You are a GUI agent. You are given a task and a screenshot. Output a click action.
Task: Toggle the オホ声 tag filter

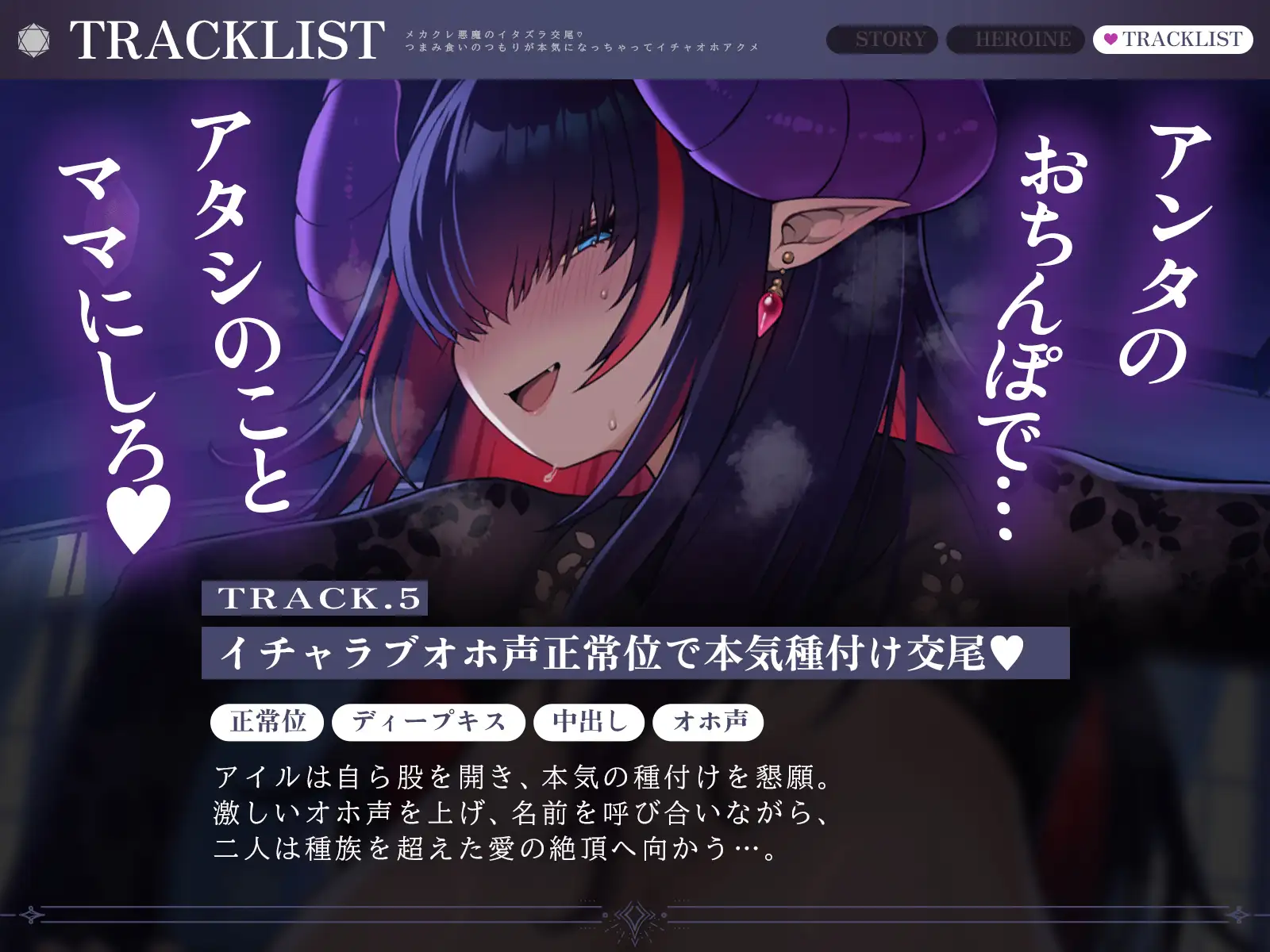pyautogui.click(x=709, y=722)
